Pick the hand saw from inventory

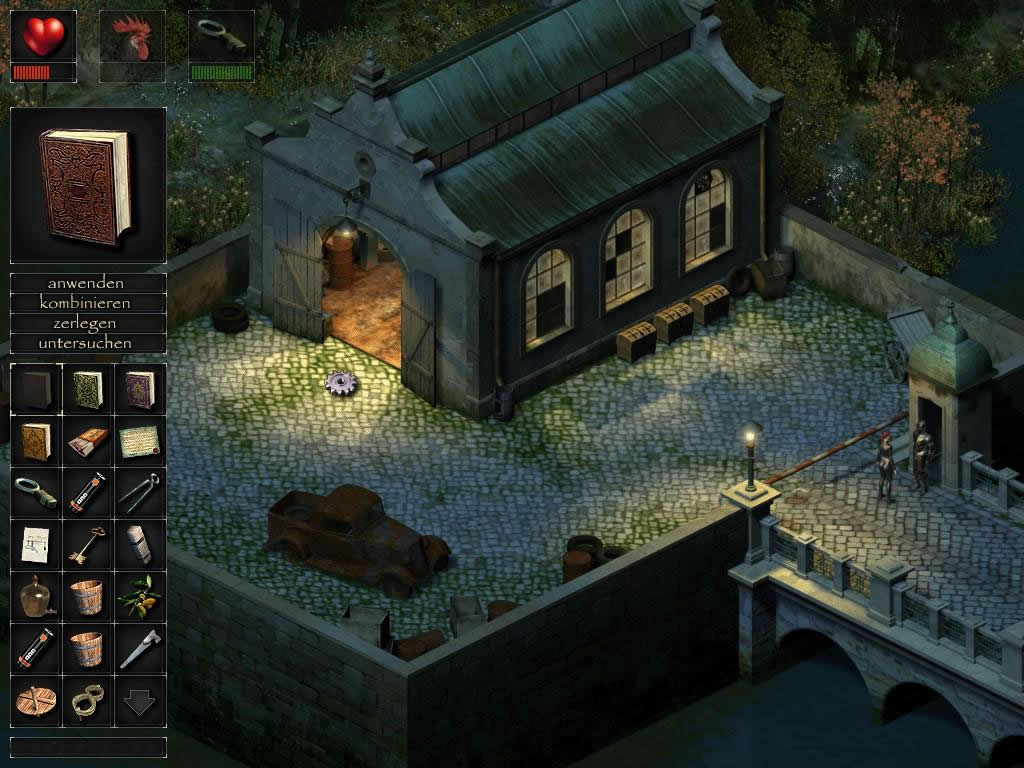click(139, 649)
